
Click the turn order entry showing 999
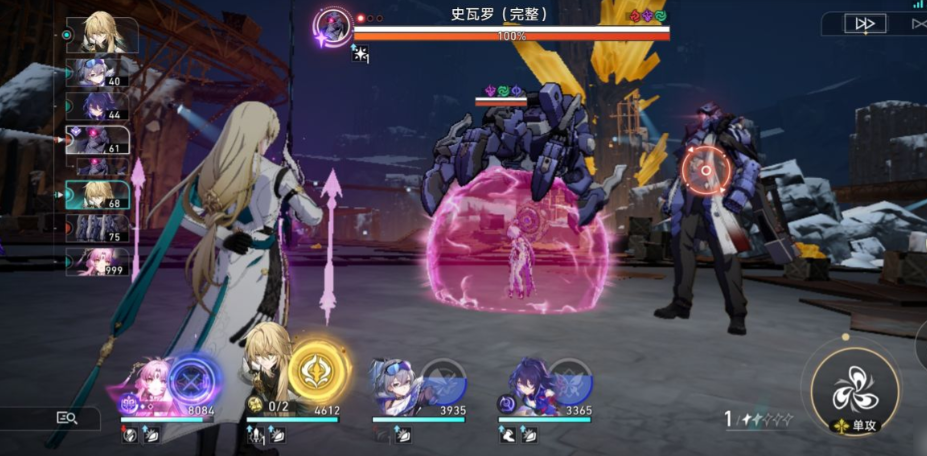pyautogui.click(x=97, y=261)
